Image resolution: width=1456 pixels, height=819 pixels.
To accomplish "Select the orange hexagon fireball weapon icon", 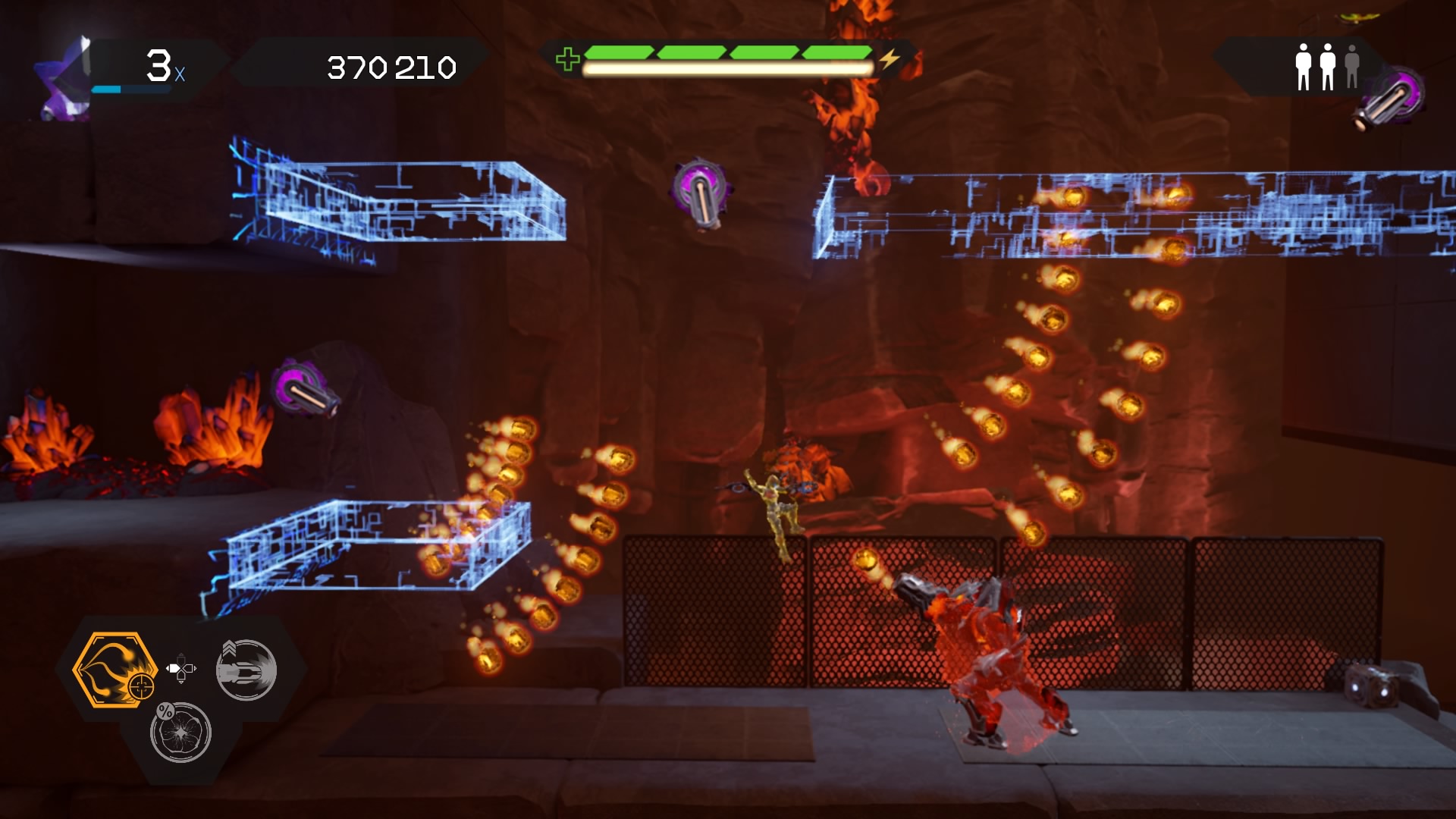I will 114,670.
